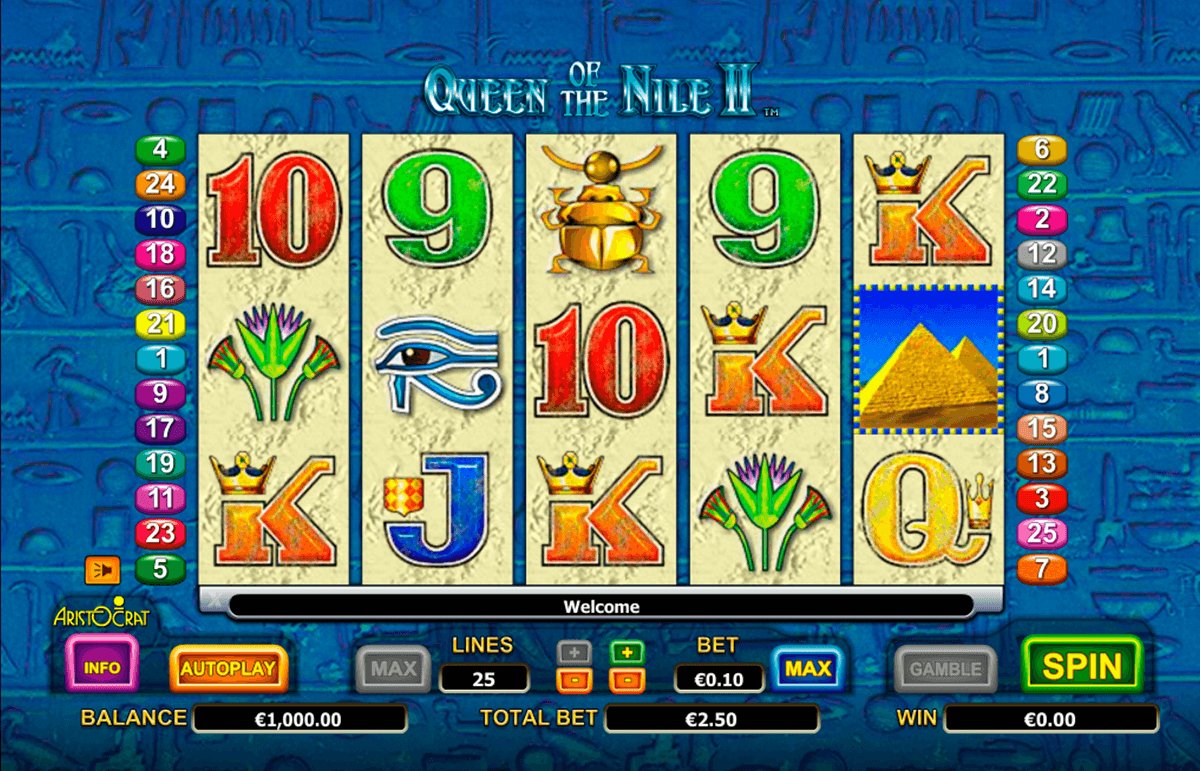1200x771 pixels.
Task: Select payline 6 marker
Action: tap(1041, 150)
